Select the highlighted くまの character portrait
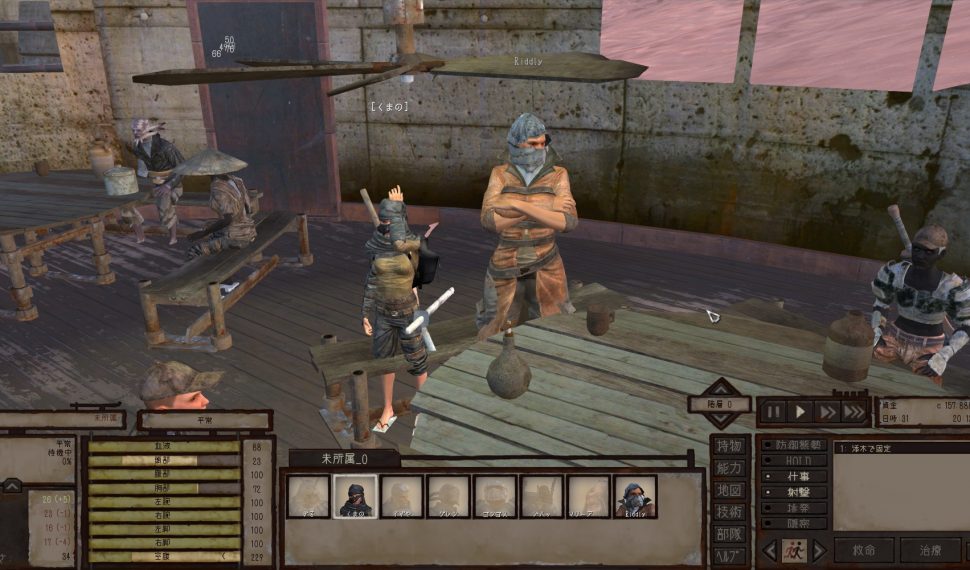Image resolution: width=970 pixels, height=570 pixels. [x=355, y=497]
